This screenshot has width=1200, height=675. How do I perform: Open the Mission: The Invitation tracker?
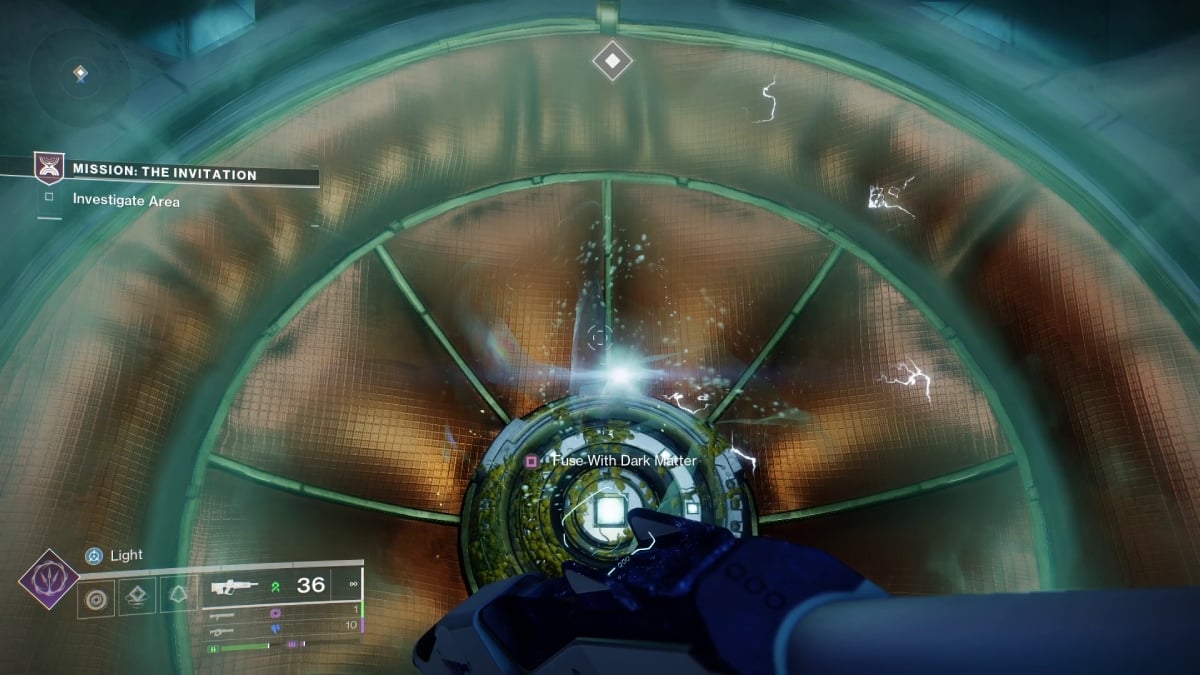(x=165, y=174)
